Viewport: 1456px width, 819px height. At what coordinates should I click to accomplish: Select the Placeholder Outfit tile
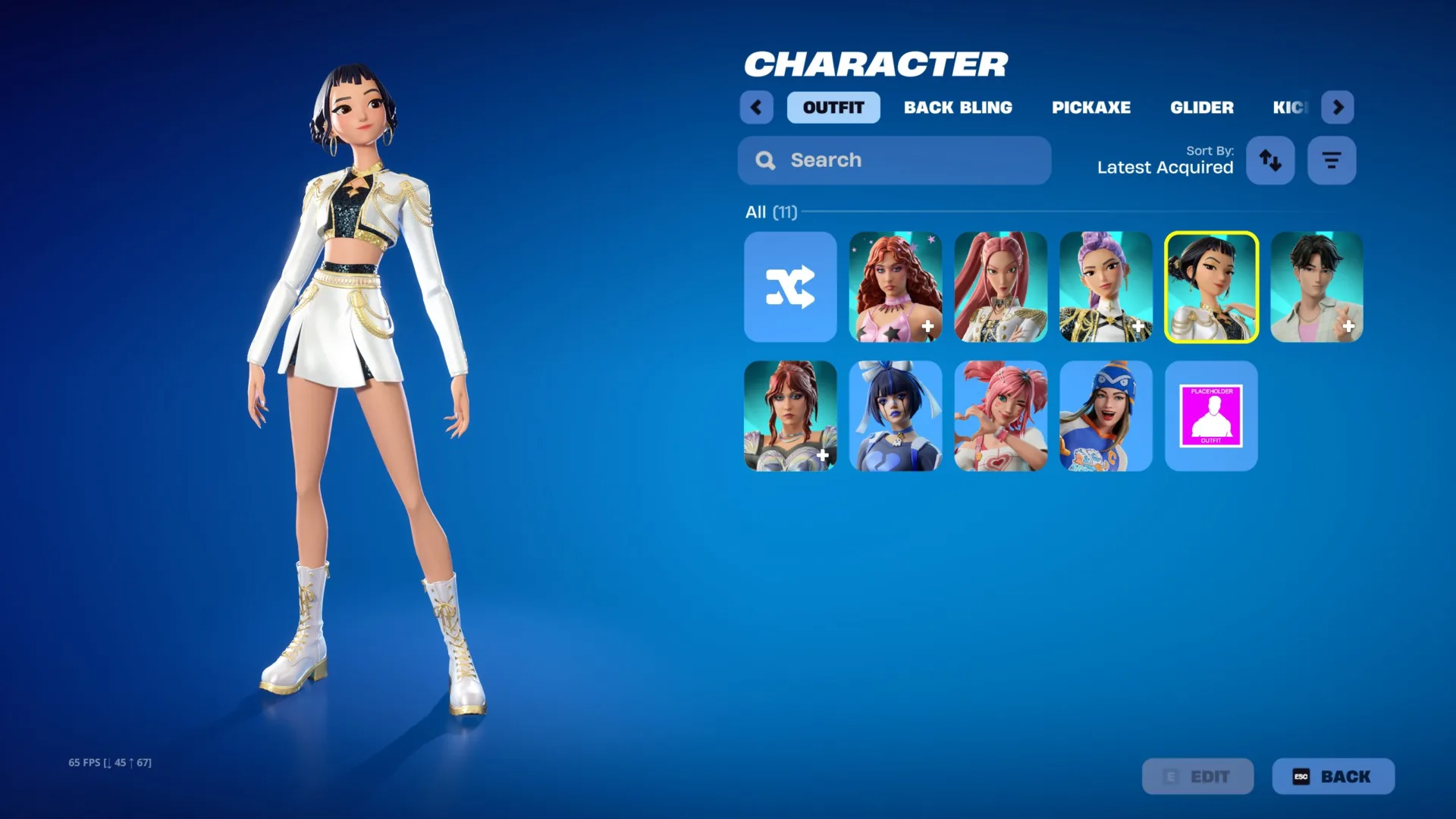[x=1211, y=416]
